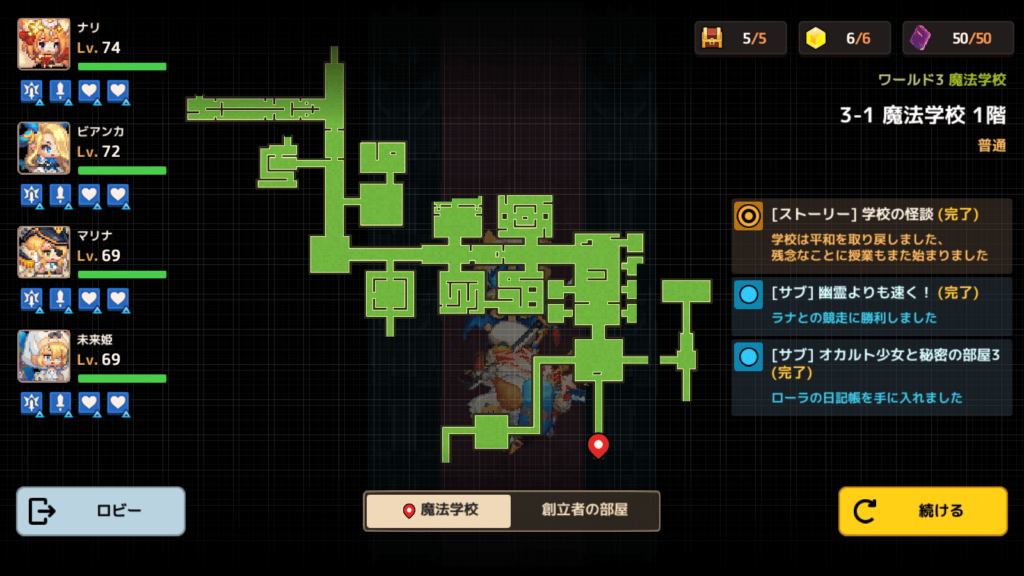
Task: Click the red location pin on the map
Action: coord(598,444)
